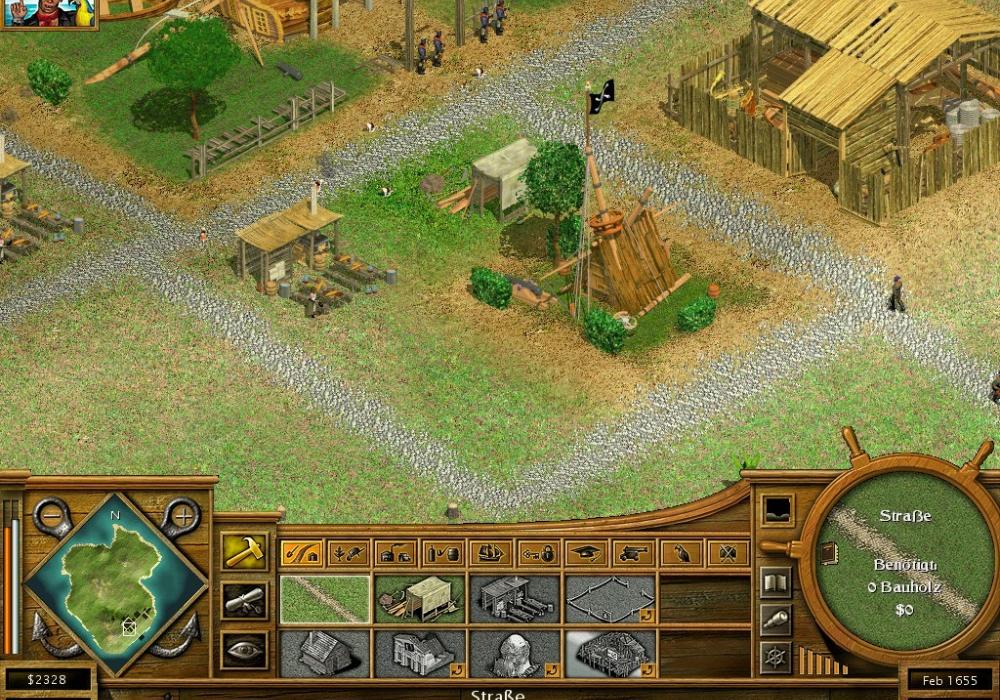The height and width of the screenshot is (700, 1000).
Task: Switch to the factory industry category
Action: (395, 552)
